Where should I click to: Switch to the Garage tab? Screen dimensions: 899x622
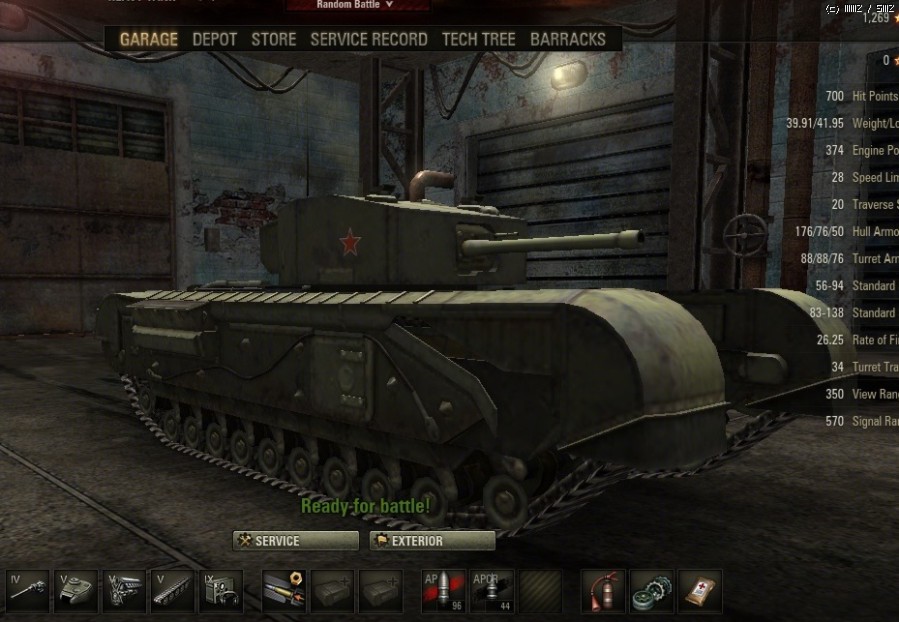click(148, 39)
